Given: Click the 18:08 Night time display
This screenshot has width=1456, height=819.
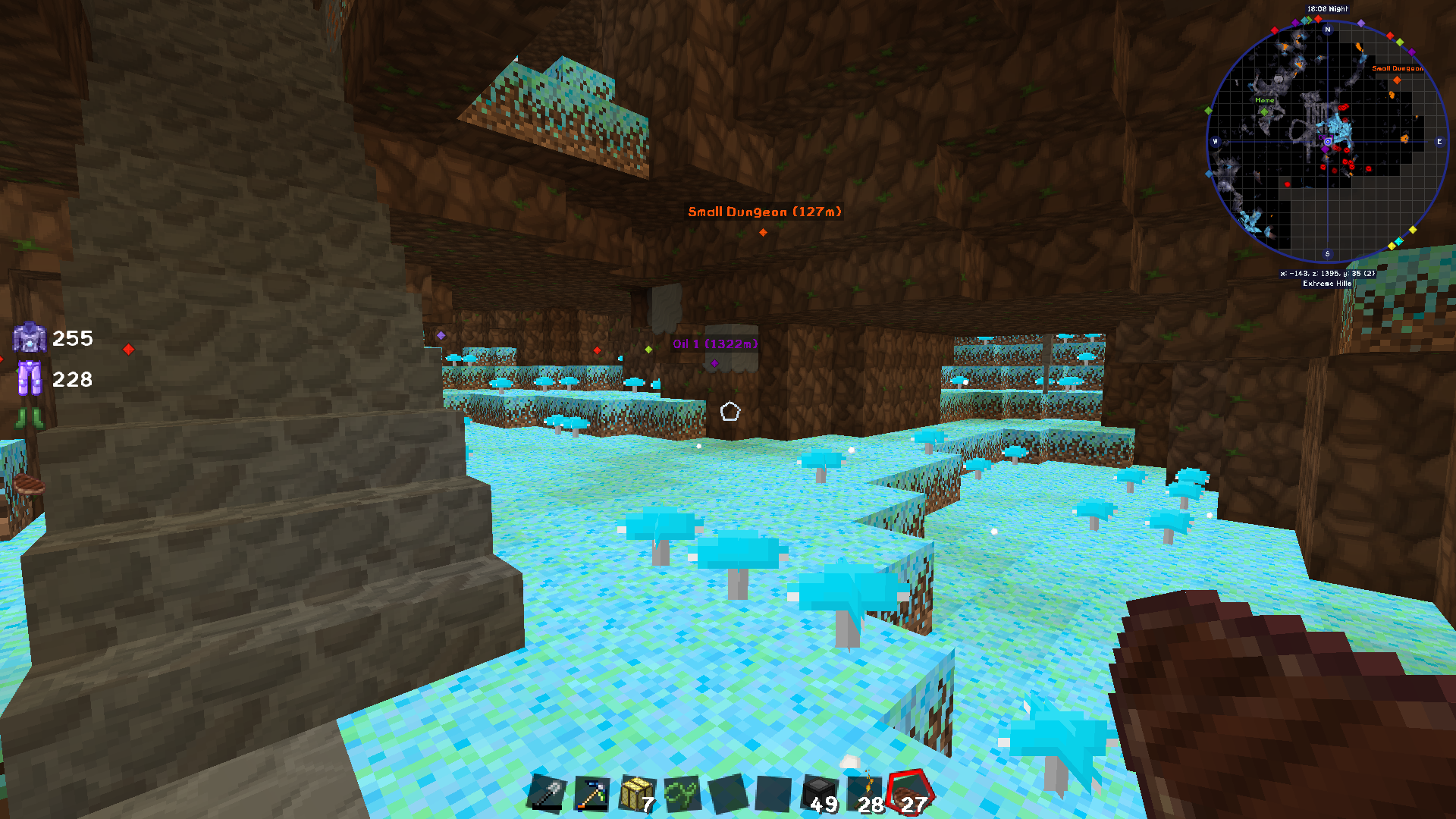Looking at the screenshot, I should [1327, 9].
